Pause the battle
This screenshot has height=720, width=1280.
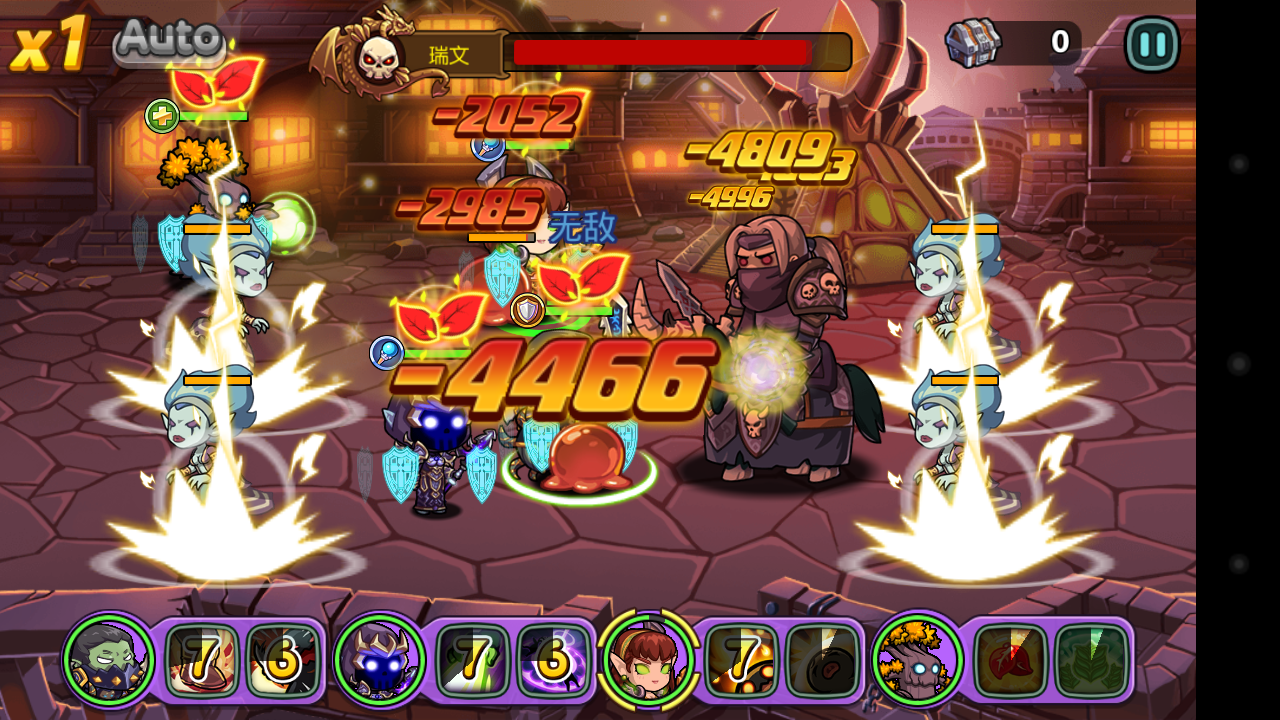tap(1152, 44)
